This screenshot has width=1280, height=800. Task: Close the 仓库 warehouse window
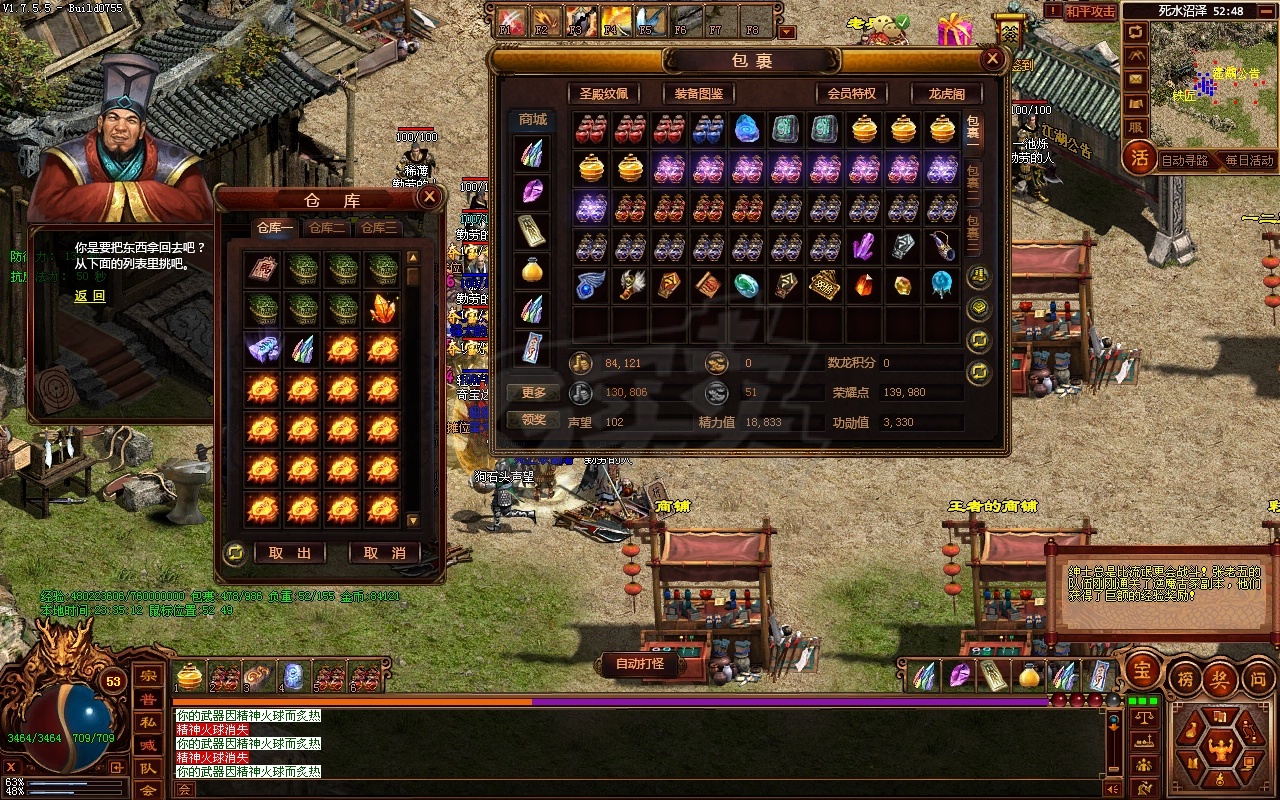[430, 197]
